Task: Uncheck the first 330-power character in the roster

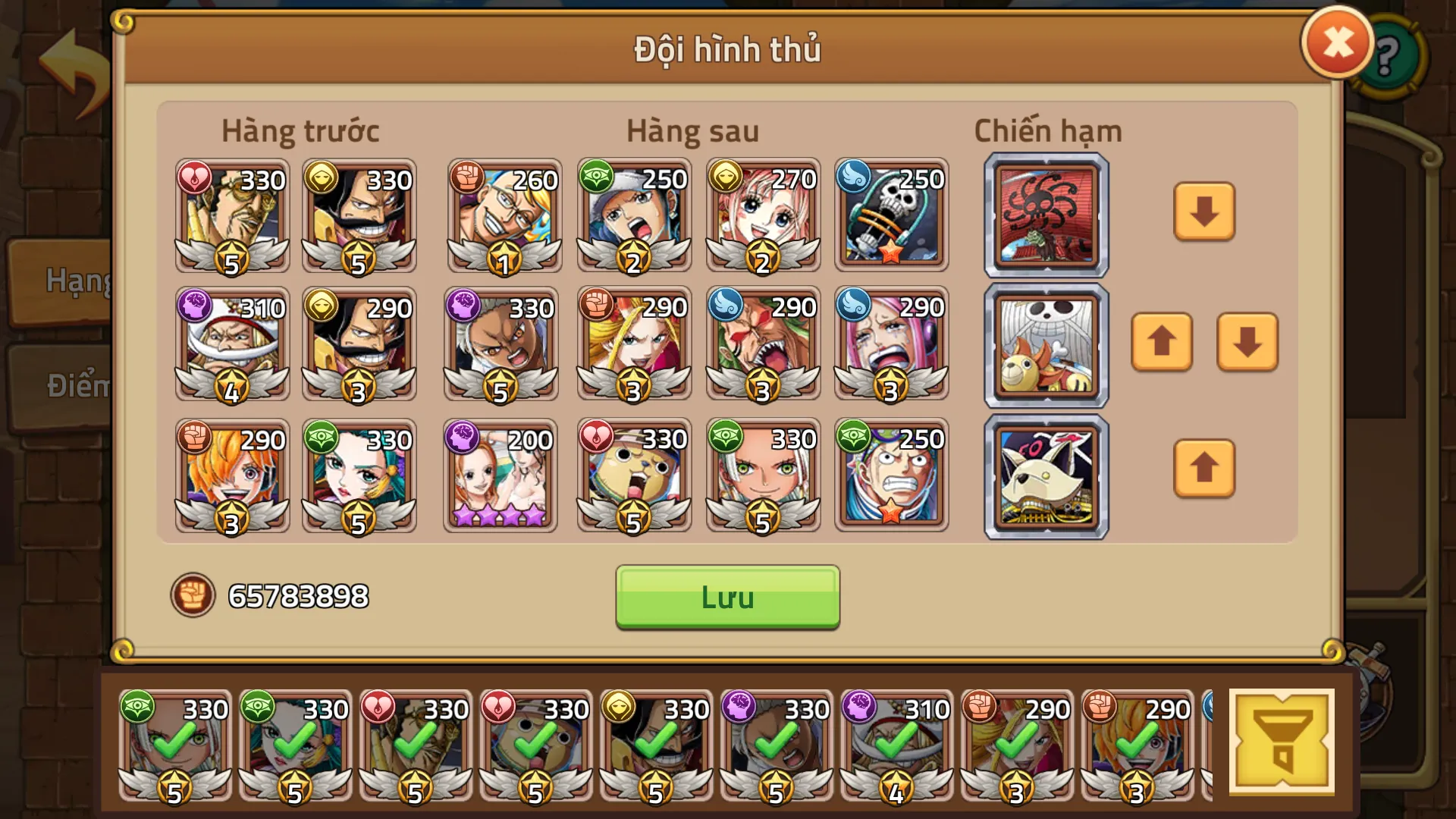Action: (x=176, y=747)
